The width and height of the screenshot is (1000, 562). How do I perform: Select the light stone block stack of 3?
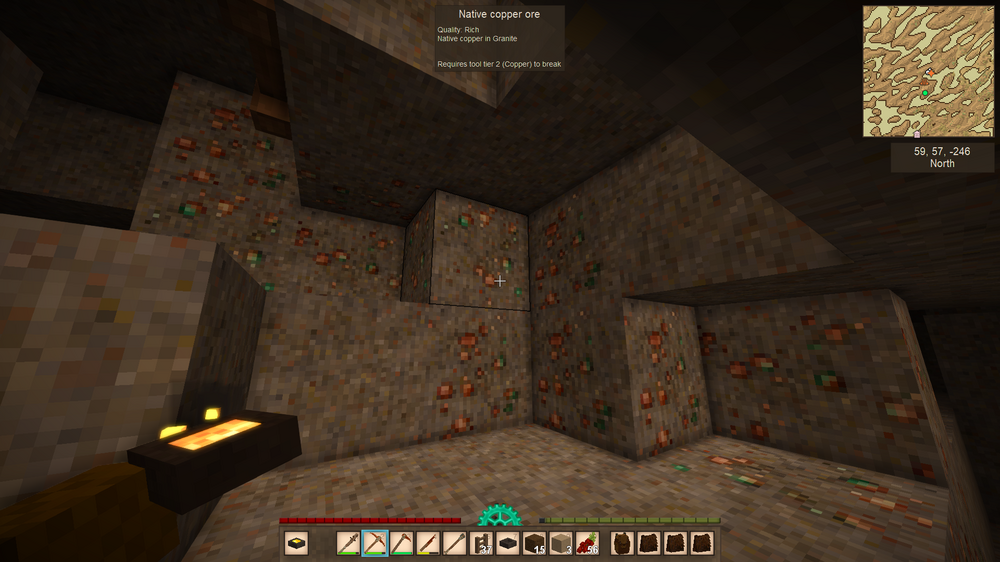point(561,543)
